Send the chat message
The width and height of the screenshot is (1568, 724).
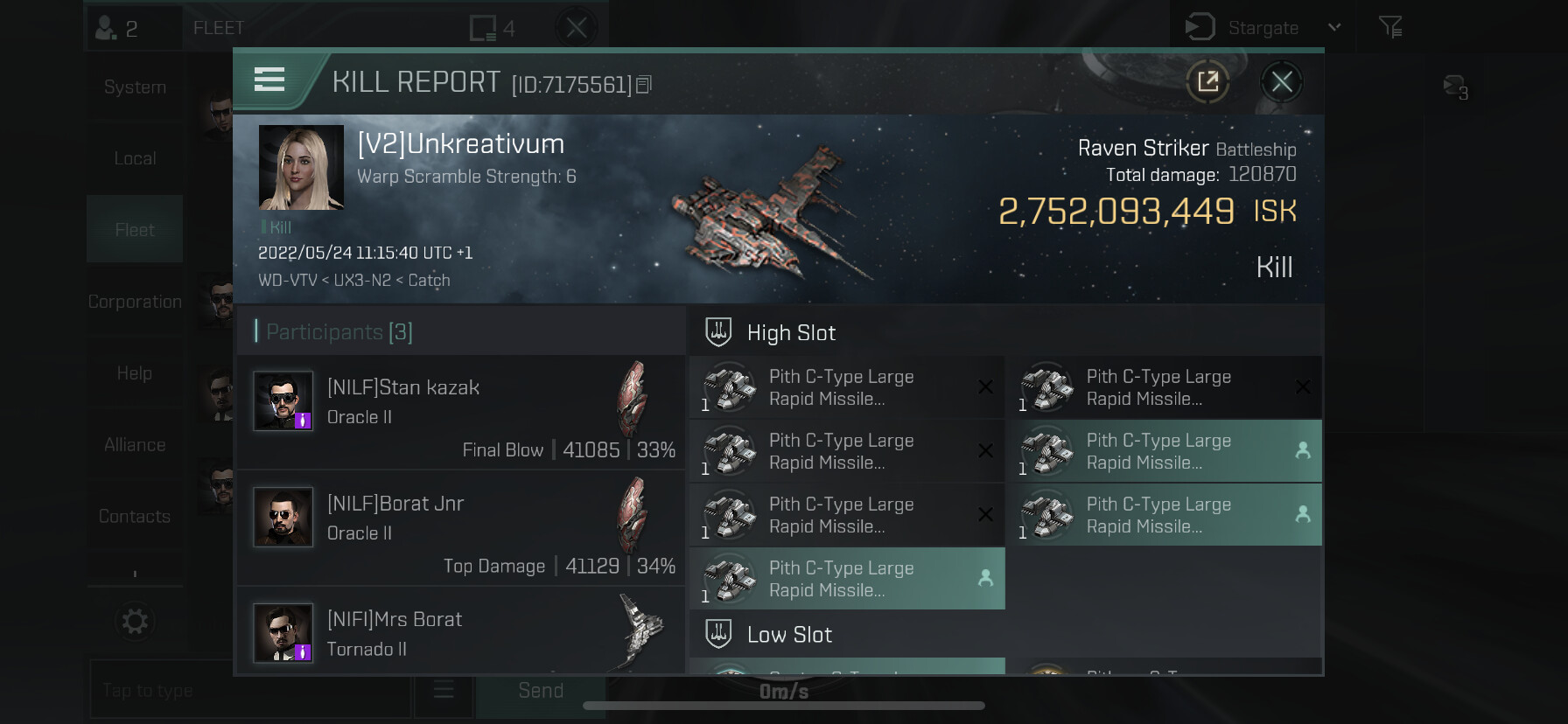tap(540, 691)
